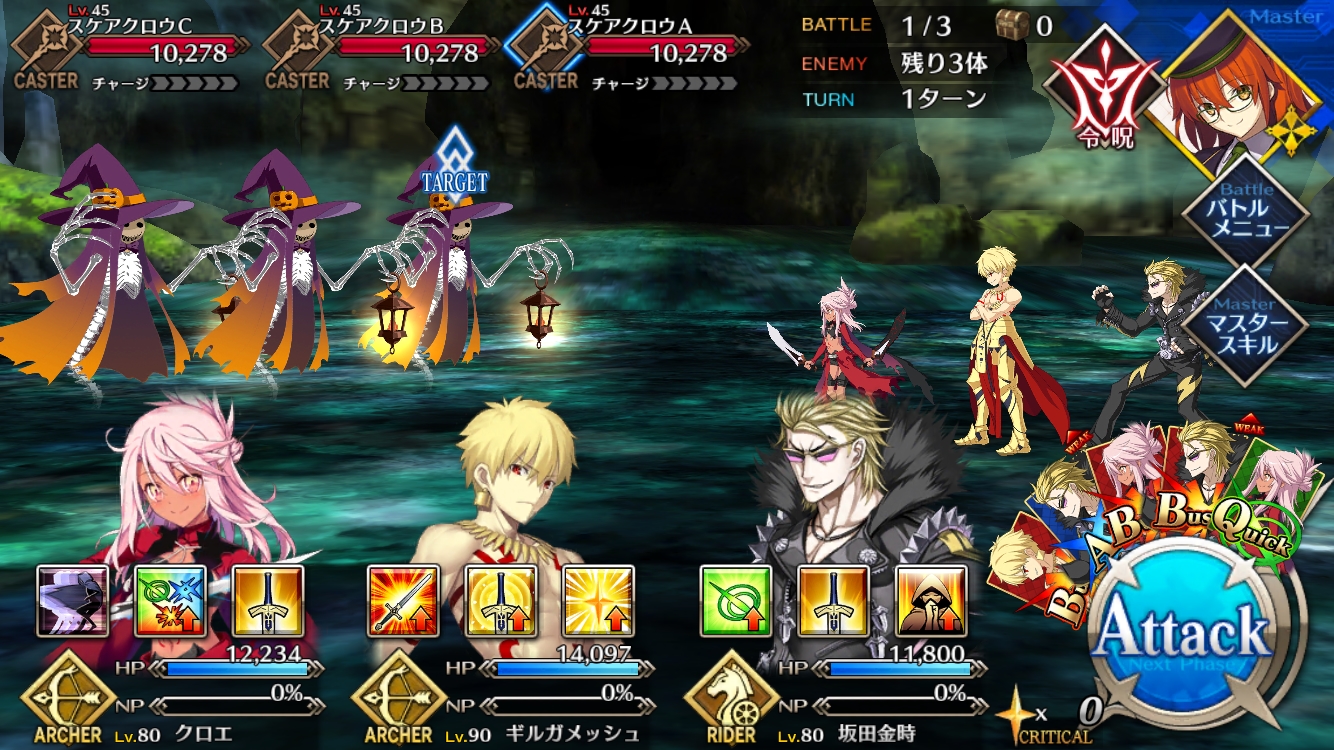This screenshot has width=1334, height=750.
Task: Target enemy Scarecrow B's status plate
Action: 380,48
